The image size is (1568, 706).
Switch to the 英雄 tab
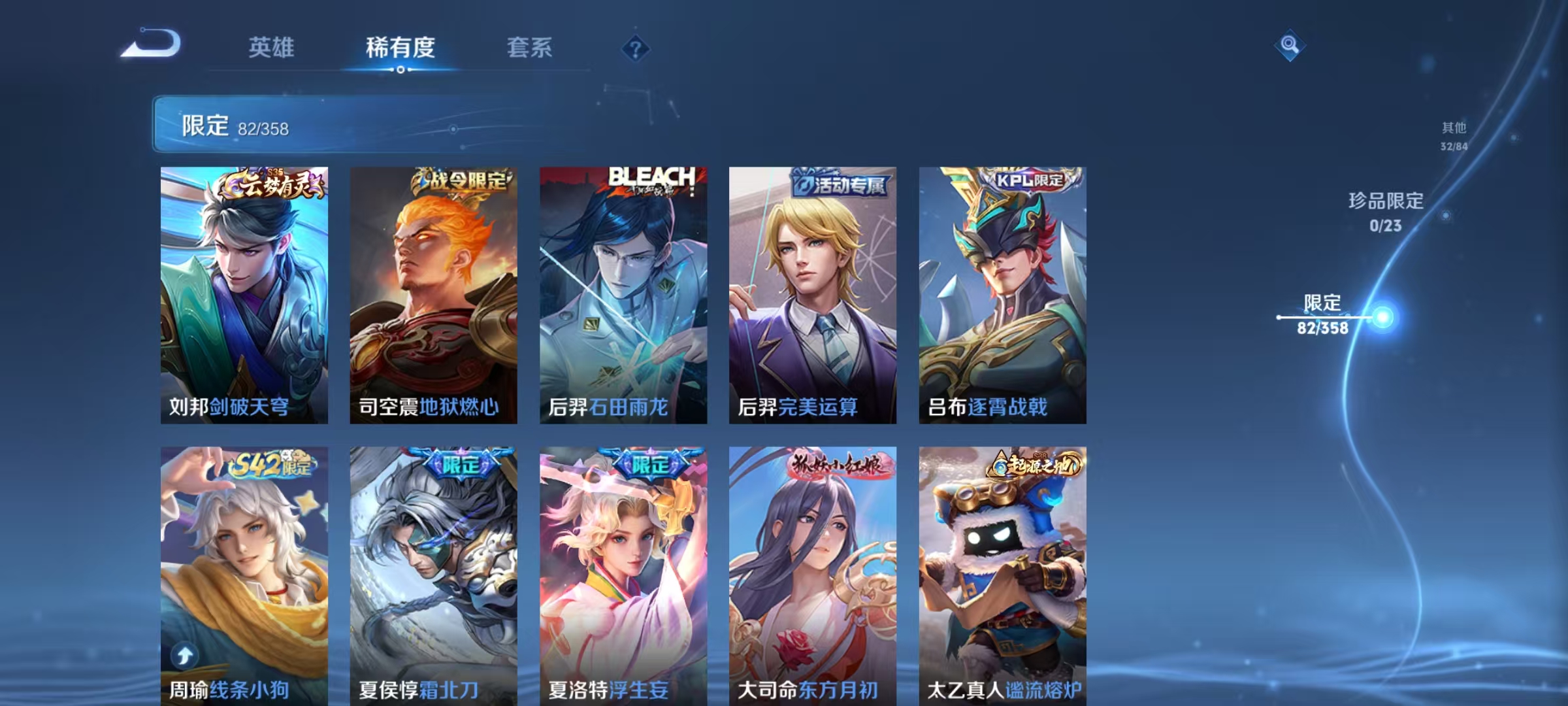coord(272,46)
